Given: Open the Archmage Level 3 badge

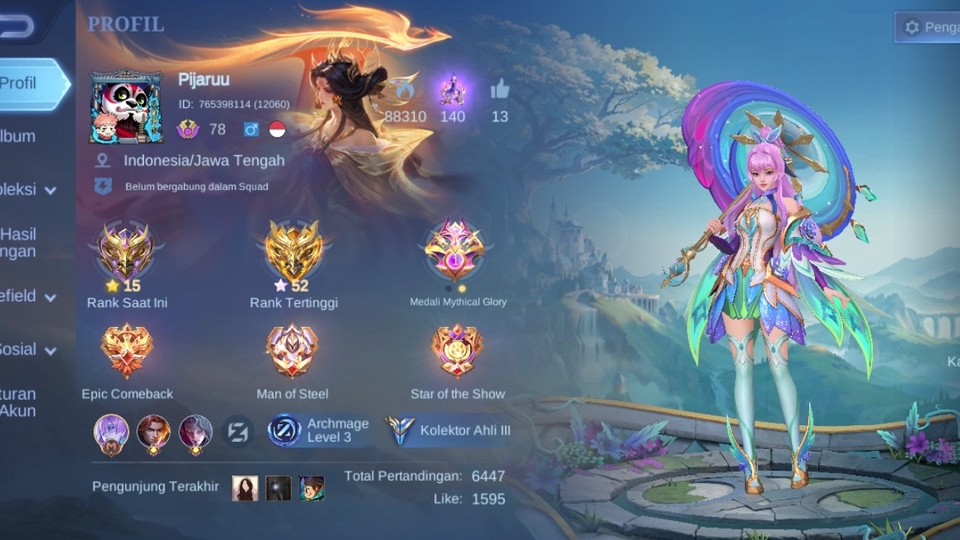Looking at the screenshot, I should 319,430.
